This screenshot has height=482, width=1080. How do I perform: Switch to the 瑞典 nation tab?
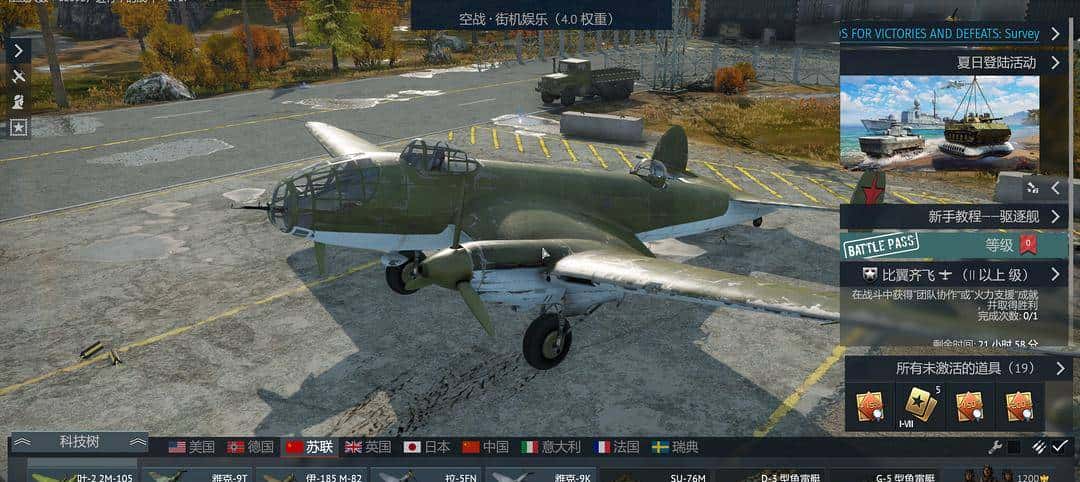(x=675, y=447)
